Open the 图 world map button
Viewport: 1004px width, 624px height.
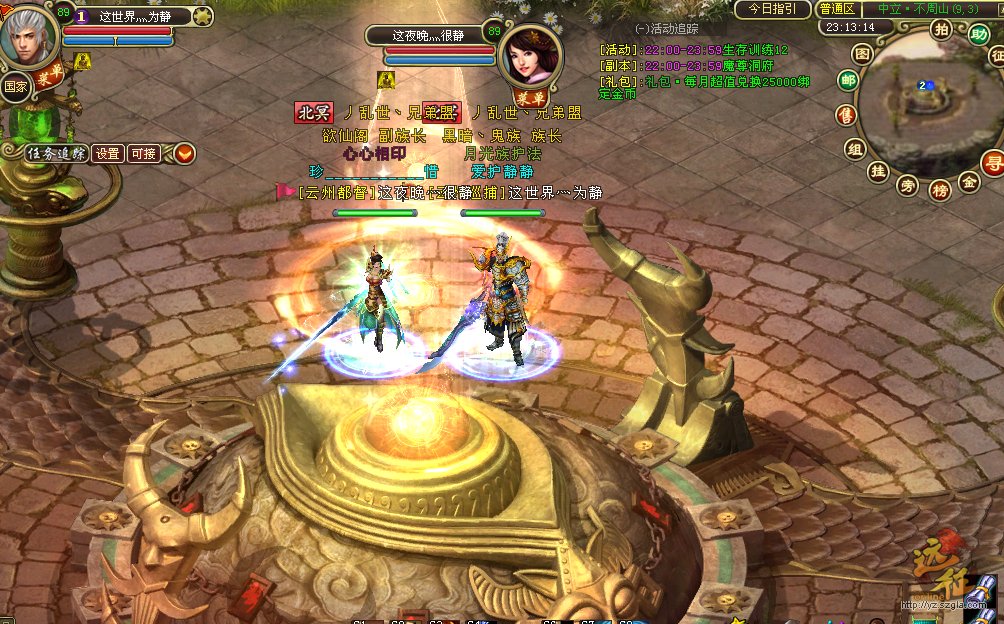click(x=862, y=53)
